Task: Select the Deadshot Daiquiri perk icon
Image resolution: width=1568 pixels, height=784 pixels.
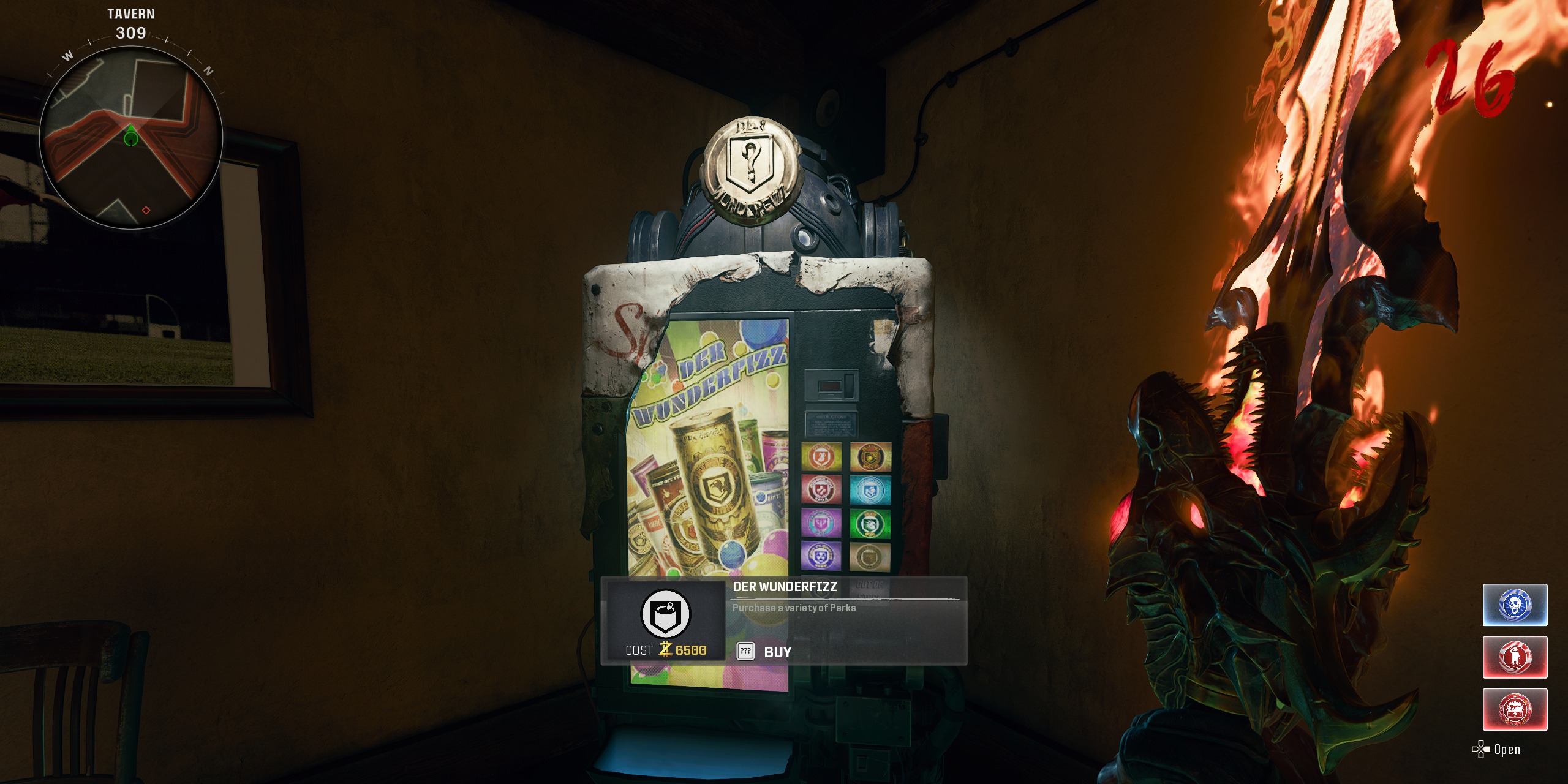Action: (870, 456)
